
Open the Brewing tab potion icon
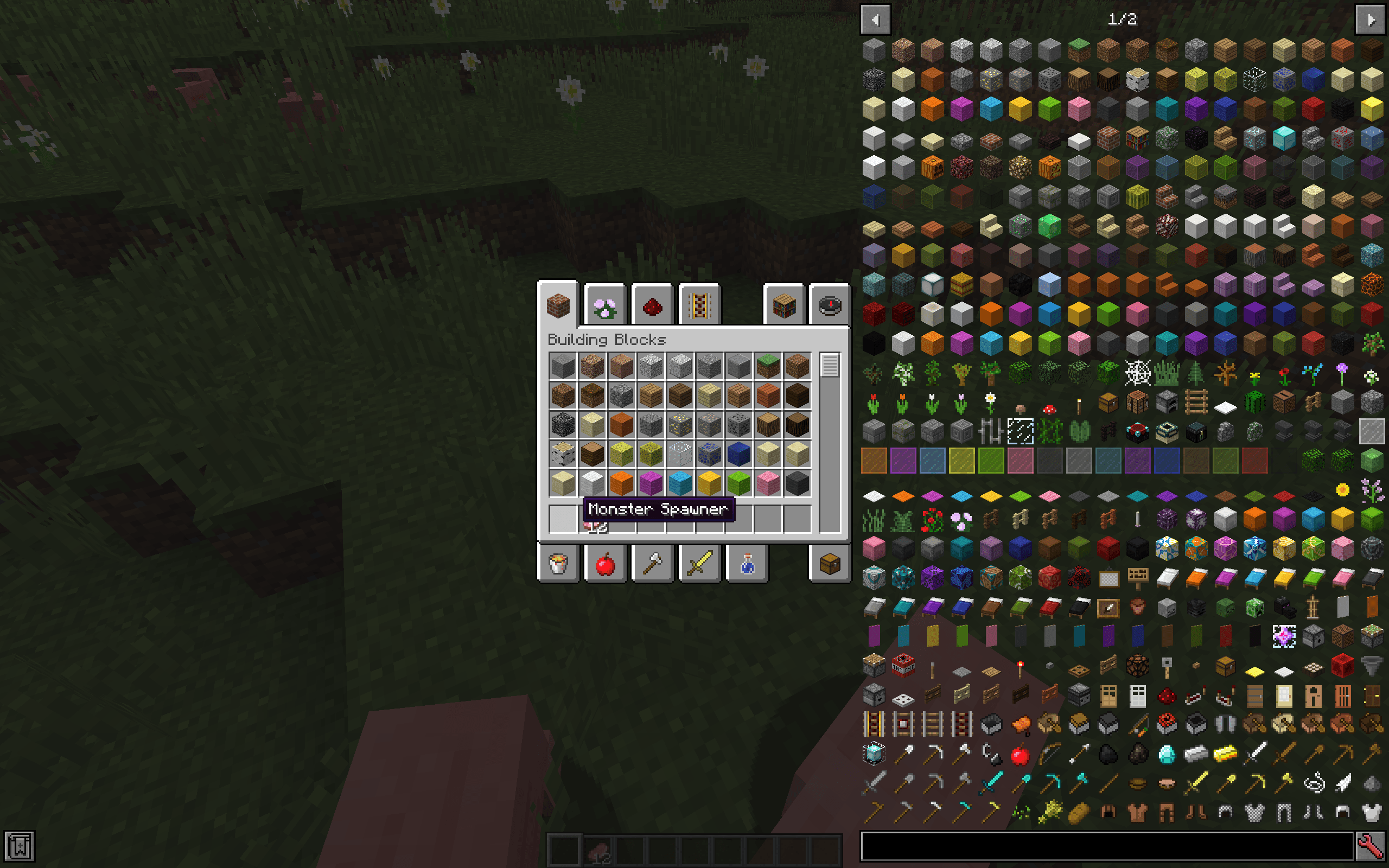748,564
